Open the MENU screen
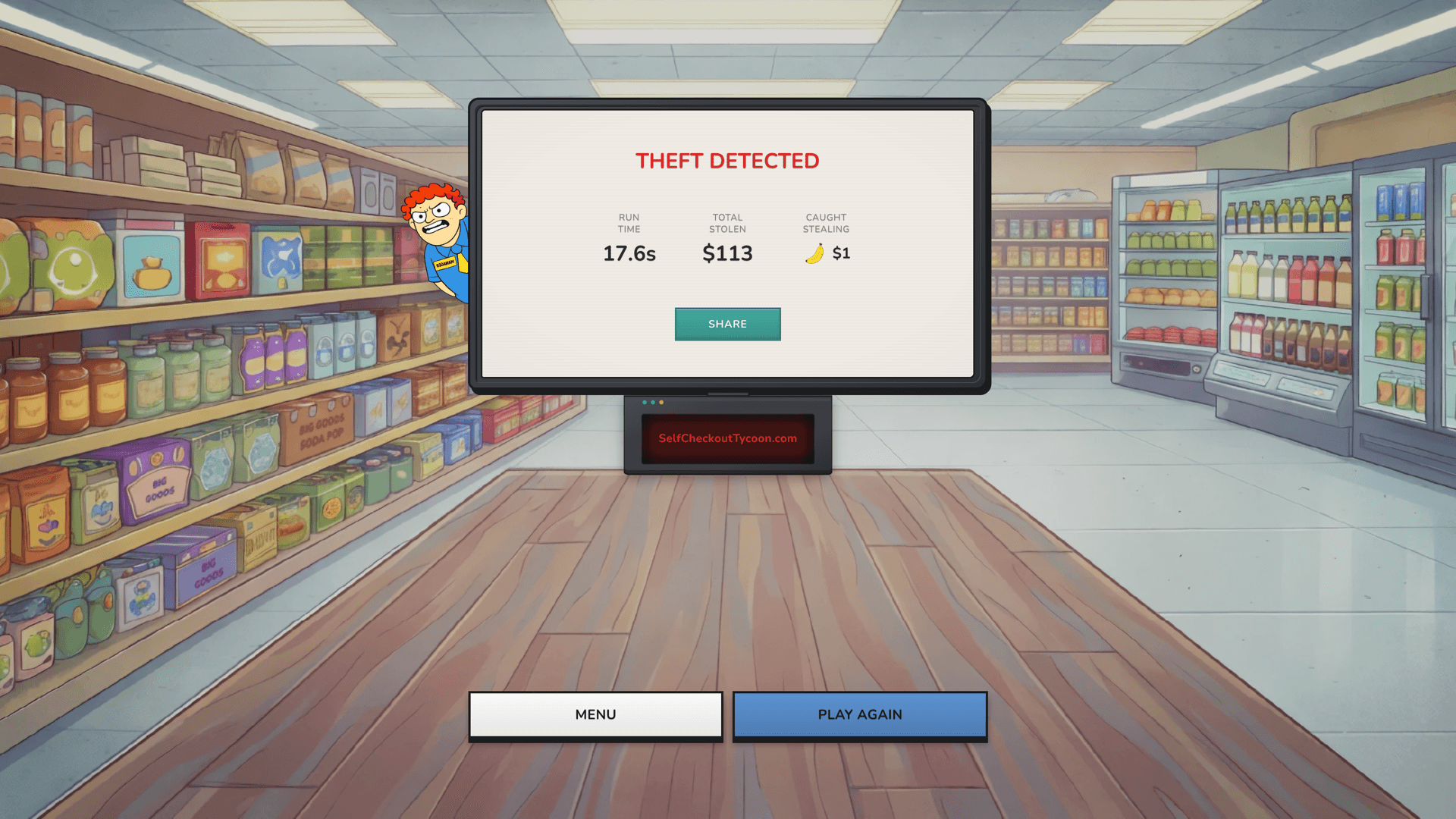This screenshot has width=1456, height=819. (595, 714)
